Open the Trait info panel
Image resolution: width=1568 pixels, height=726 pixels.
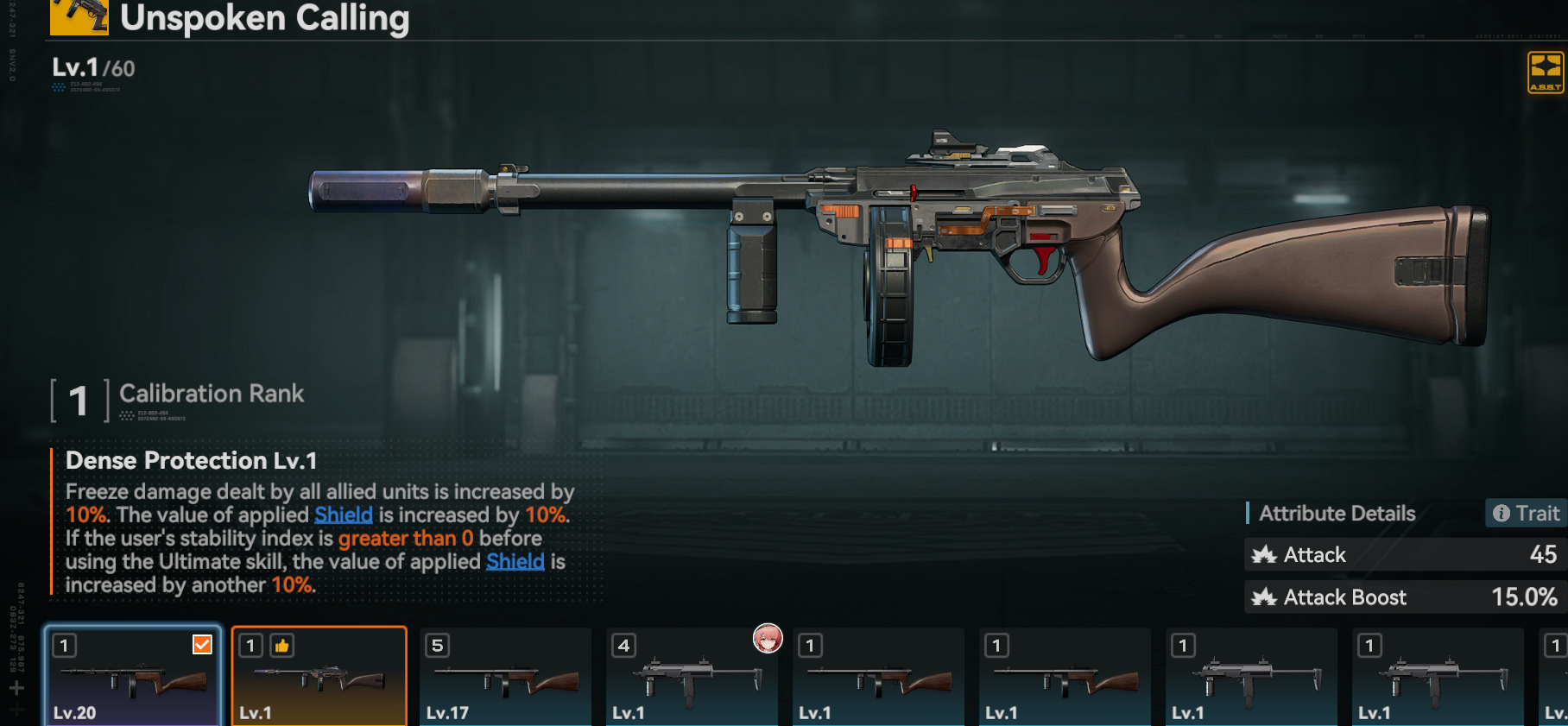(x=1526, y=514)
